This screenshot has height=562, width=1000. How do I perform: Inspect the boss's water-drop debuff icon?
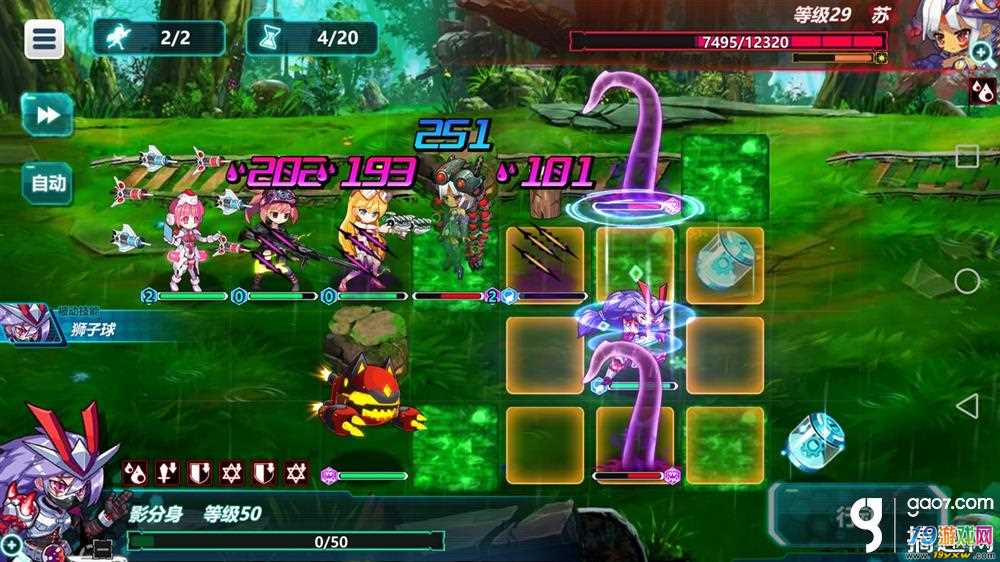[980, 92]
